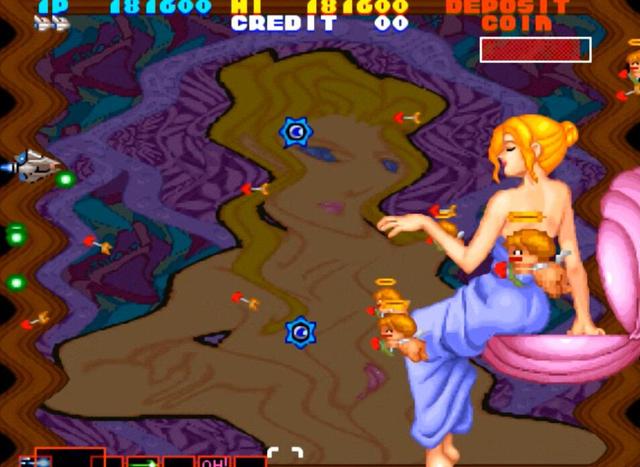
Task: Select the OH! power meter slot
Action: pos(215,462)
